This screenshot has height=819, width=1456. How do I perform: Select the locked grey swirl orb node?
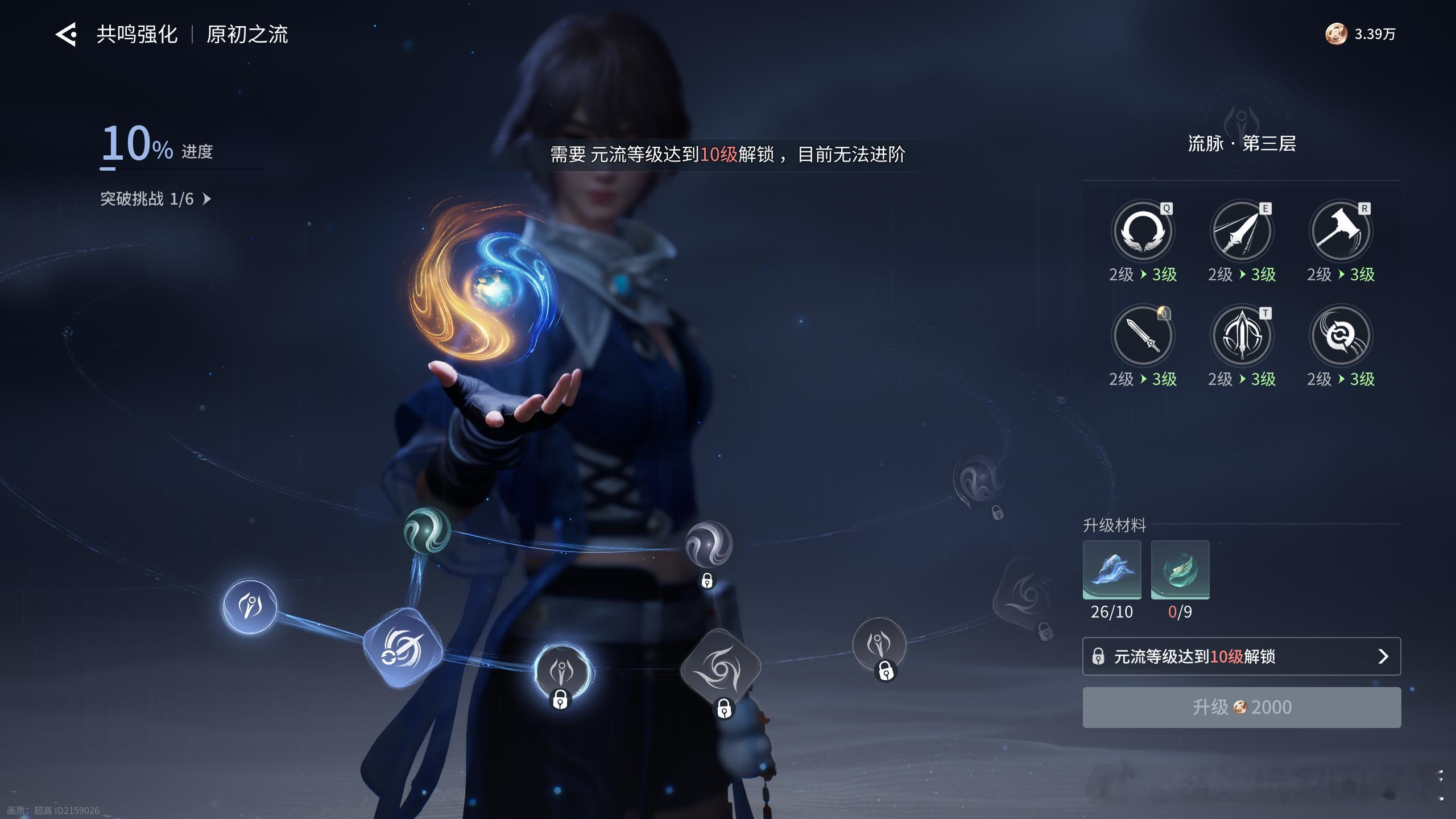coord(708,544)
